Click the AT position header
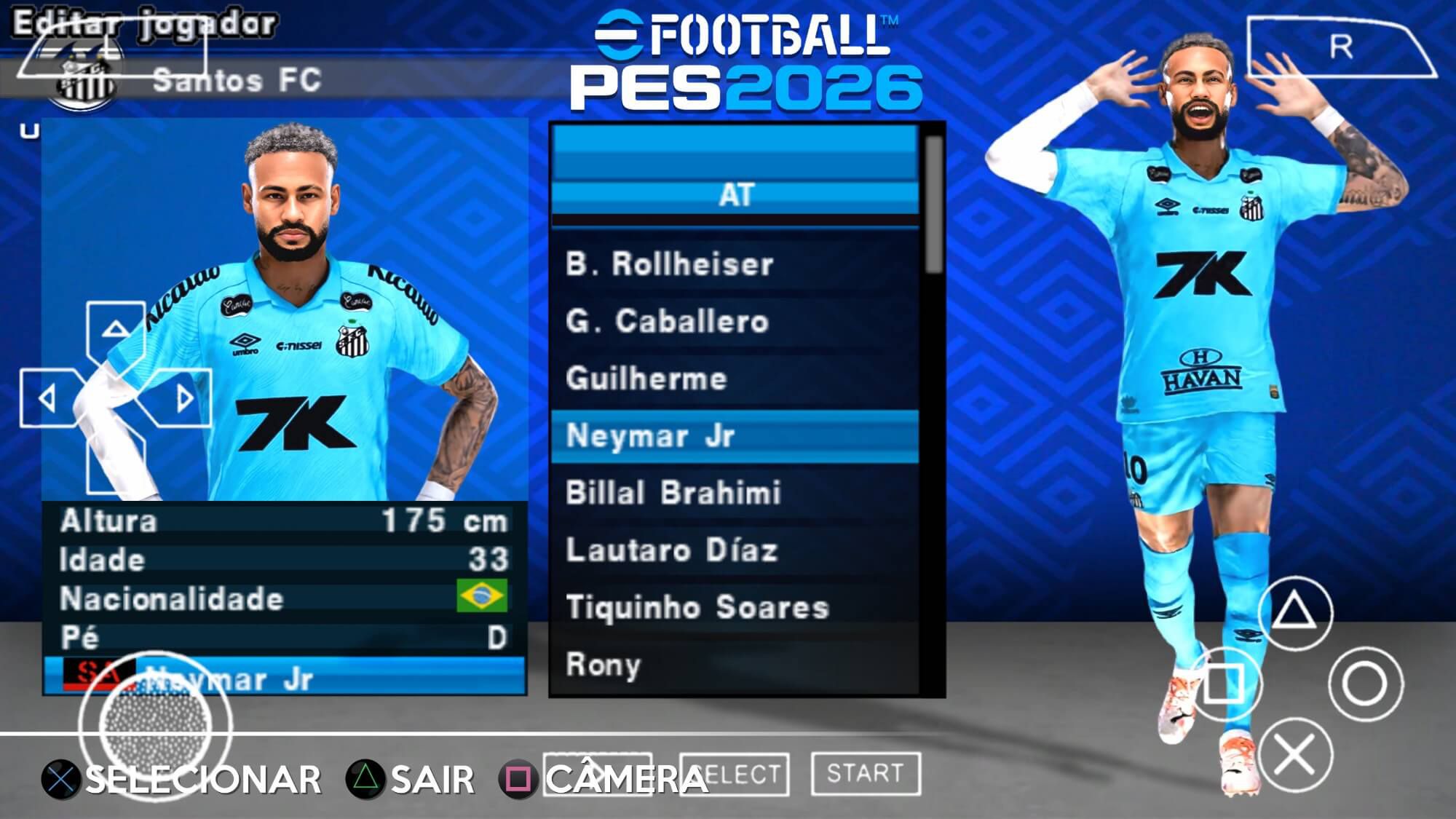 coord(735,195)
